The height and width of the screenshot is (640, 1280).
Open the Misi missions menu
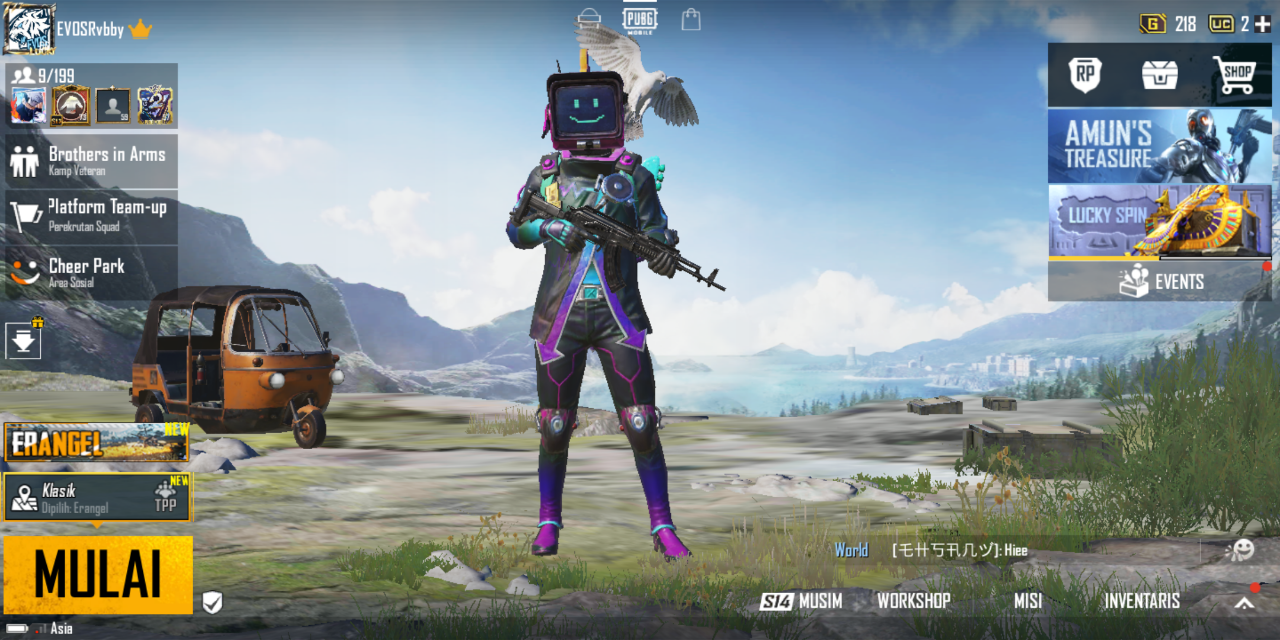[1027, 601]
